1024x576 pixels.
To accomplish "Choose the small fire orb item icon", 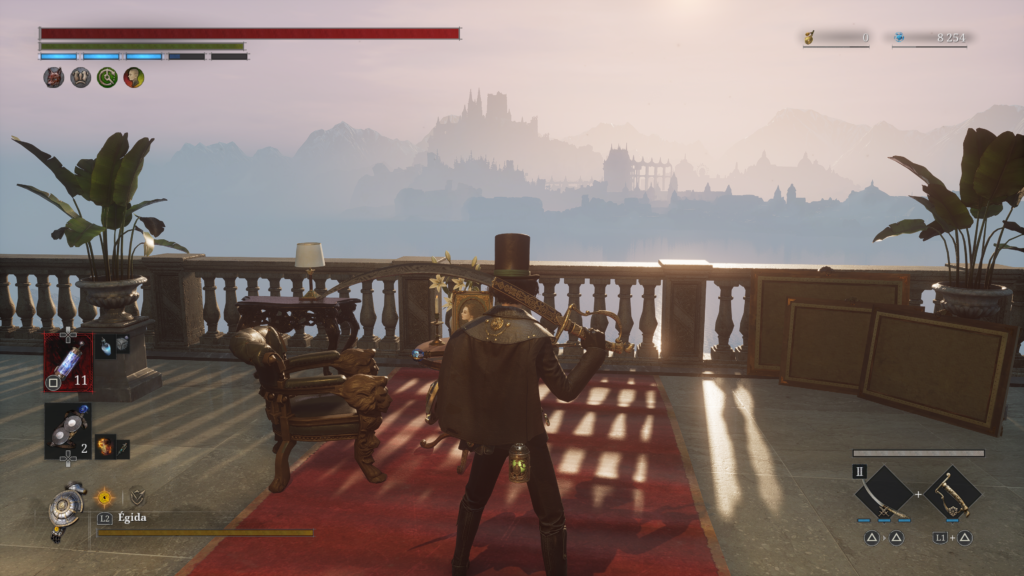I will [x=105, y=445].
